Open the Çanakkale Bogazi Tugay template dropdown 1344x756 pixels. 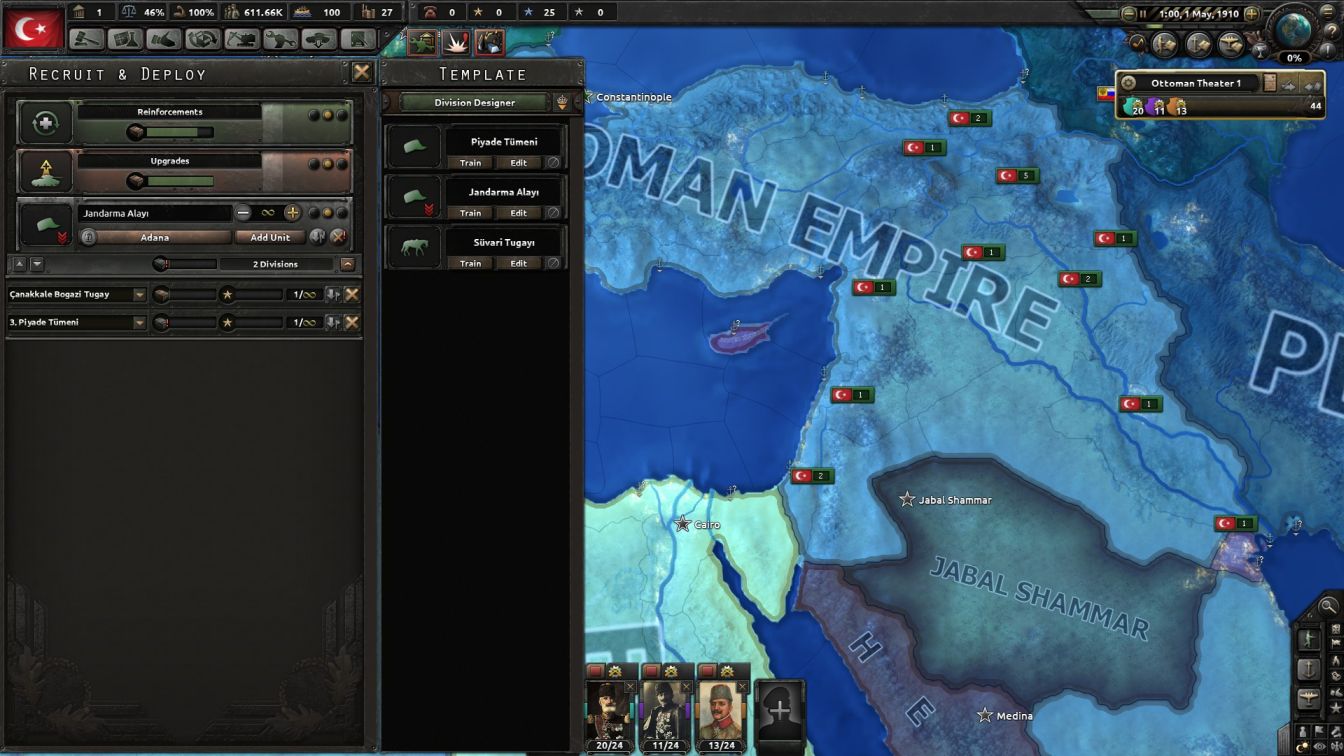140,294
